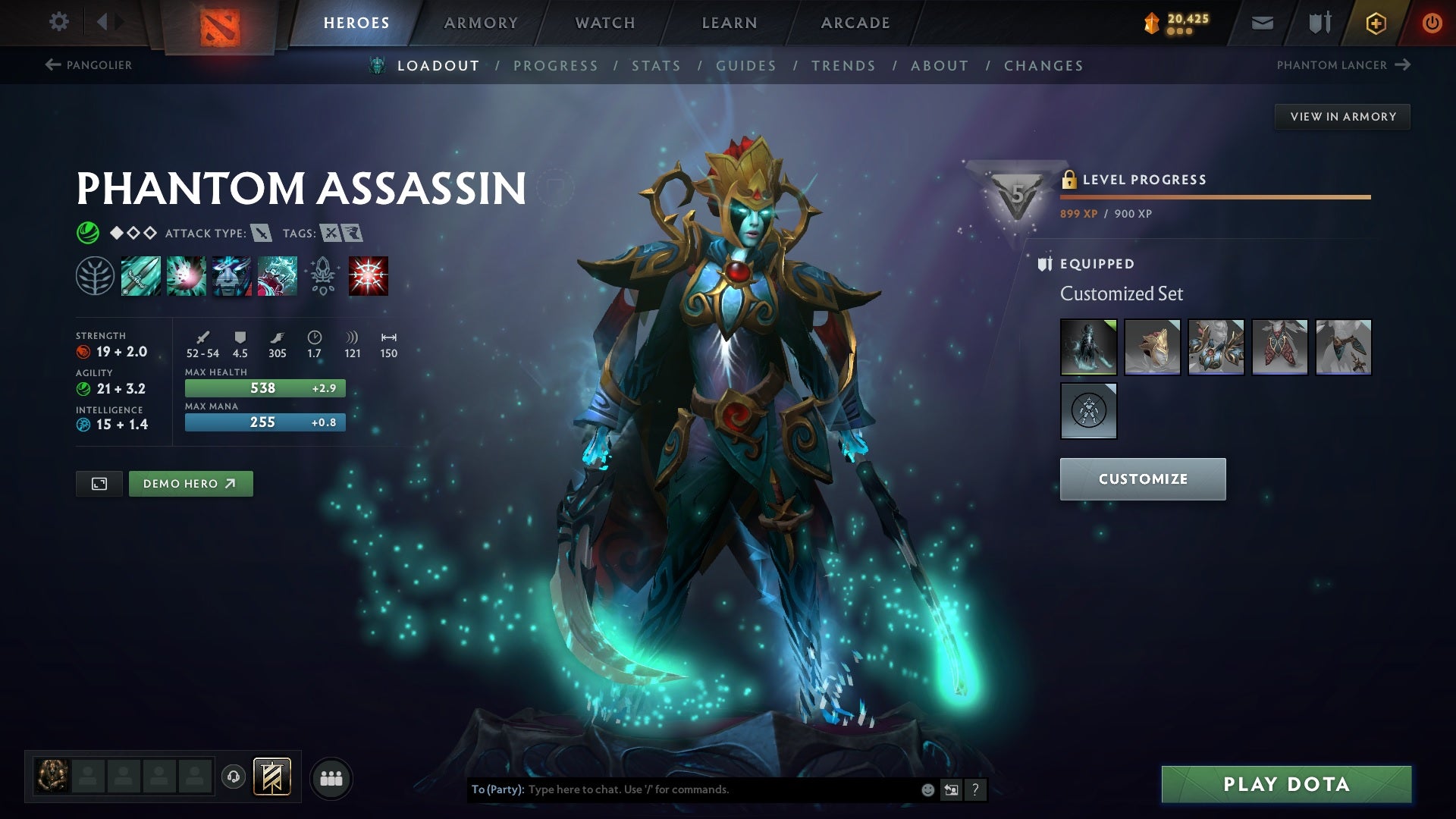View the Coup de Grace ability icon
The width and height of the screenshot is (1456, 819).
[x=368, y=275]
